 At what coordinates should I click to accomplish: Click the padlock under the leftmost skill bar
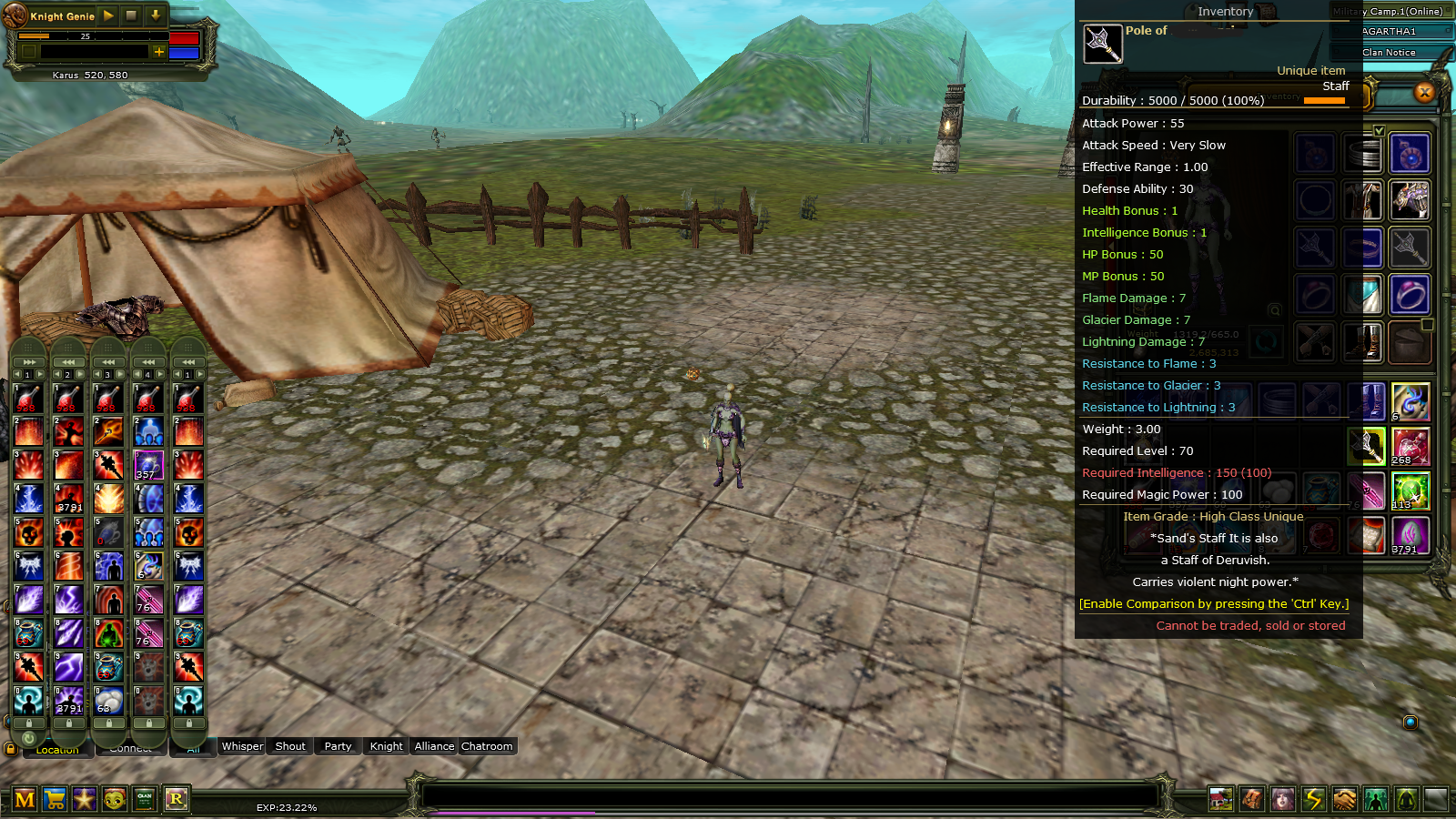pyautogui.click(x=27, y=723)
